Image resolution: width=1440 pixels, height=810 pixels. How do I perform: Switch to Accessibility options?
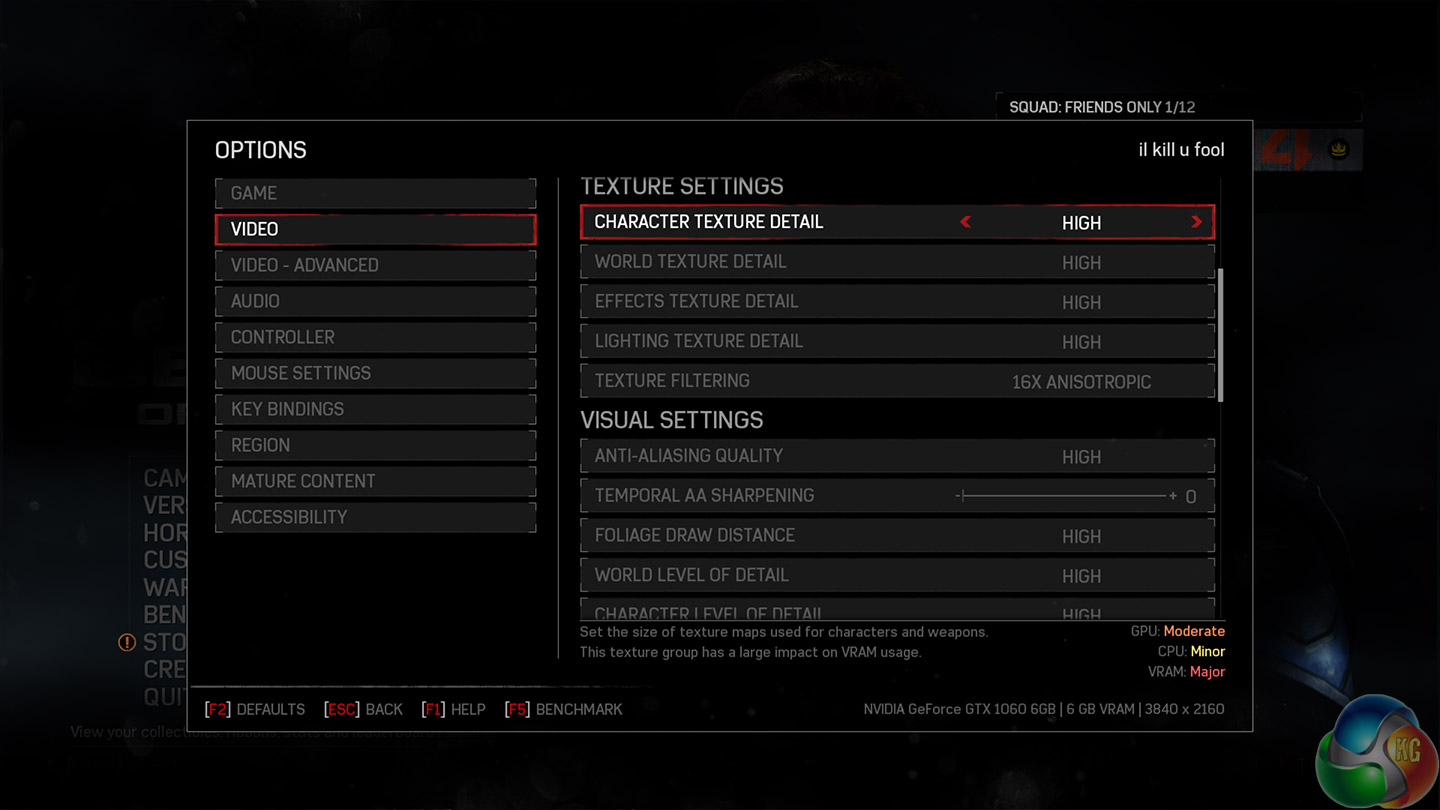(x=375, y=517)
